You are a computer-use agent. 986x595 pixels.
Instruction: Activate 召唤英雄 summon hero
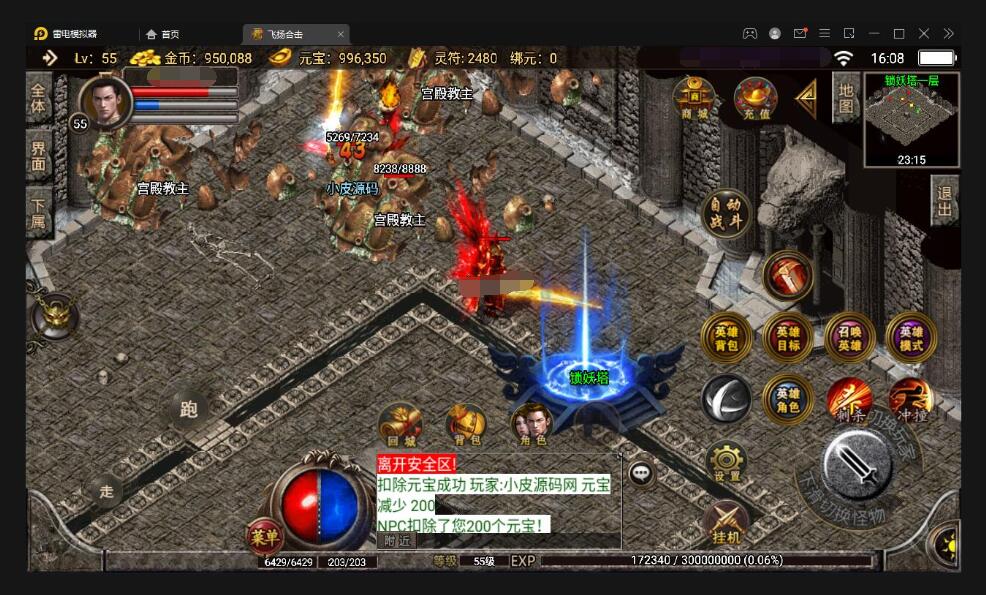(x=849, y=338)
